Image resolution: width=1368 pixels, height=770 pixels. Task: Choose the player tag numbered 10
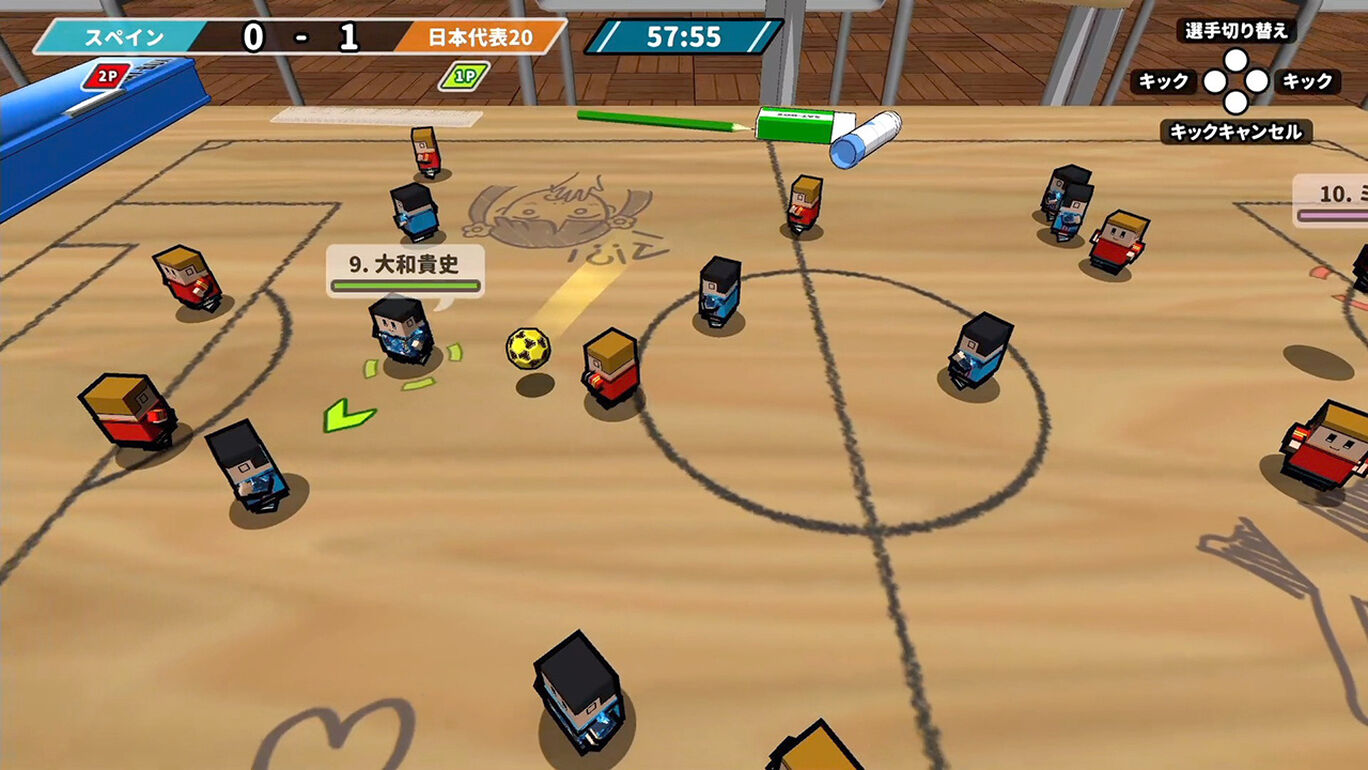(1334, 198)
